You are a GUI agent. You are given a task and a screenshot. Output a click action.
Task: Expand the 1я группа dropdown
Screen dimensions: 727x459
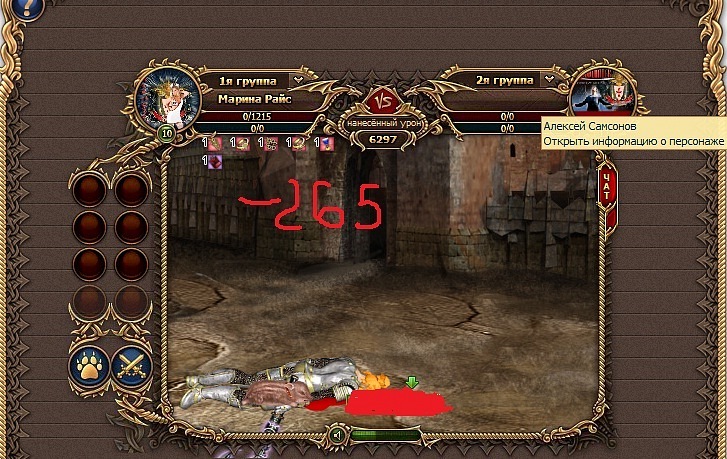pyautogui.click(x=297, y=80)
